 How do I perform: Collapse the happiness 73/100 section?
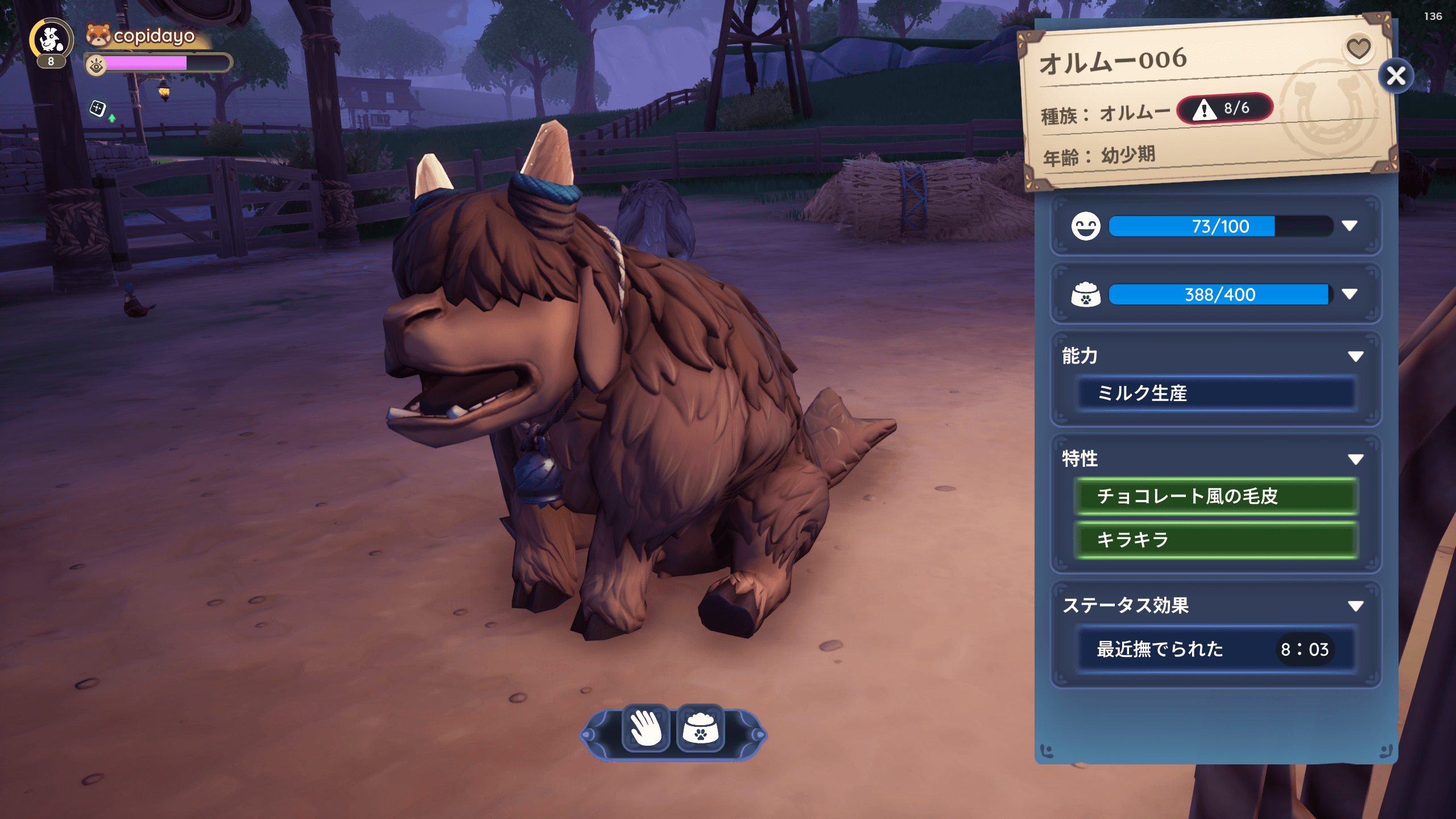tap(1350, 226)
